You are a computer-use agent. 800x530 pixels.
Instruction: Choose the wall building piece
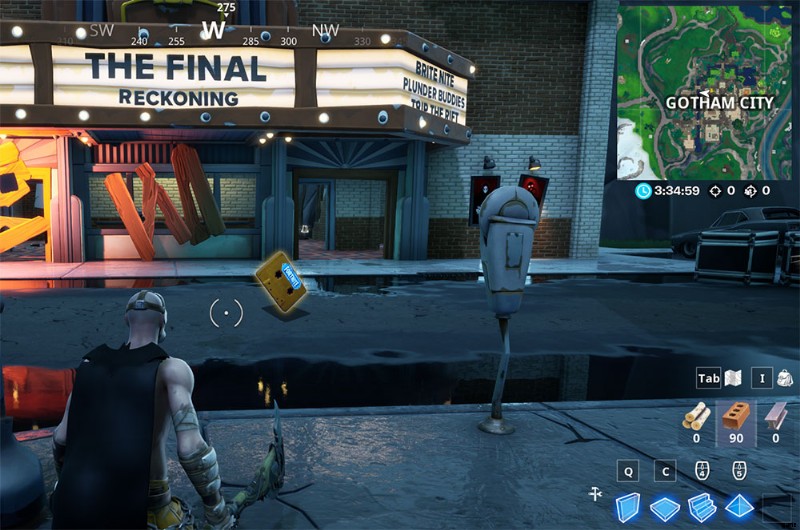pyautogui.click(x=627, y=507)
